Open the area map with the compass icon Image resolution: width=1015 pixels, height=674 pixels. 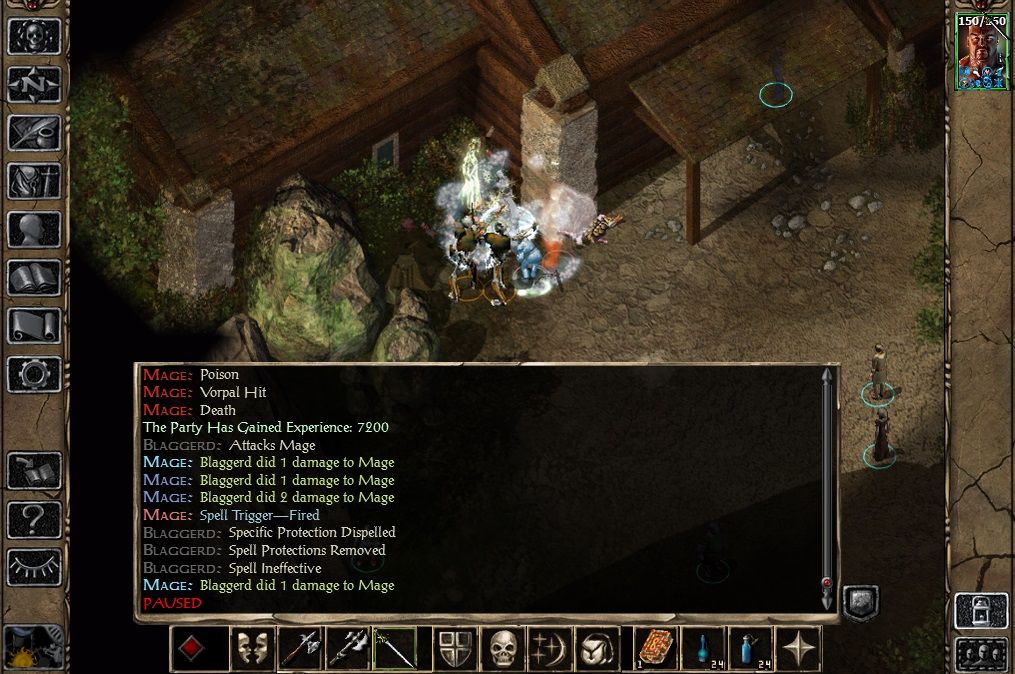[x=34, y=84]
